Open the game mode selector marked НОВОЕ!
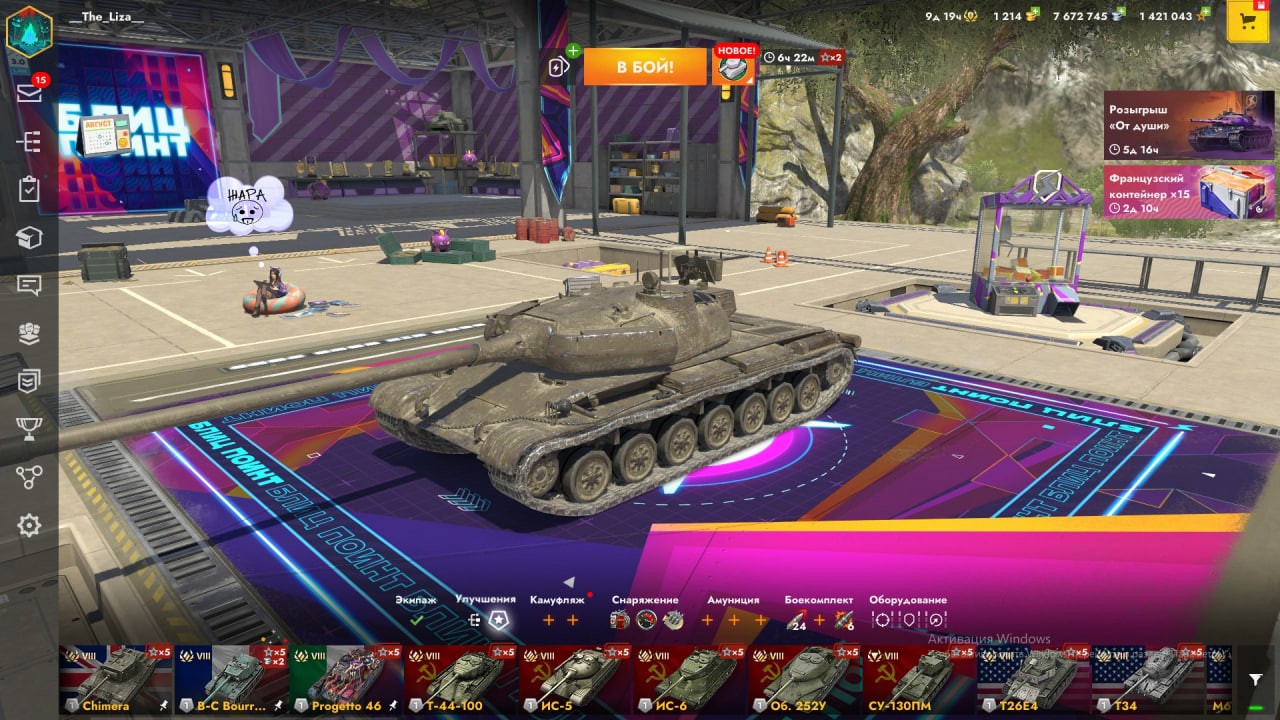Viewport: 1280px width, 720px height. (x=734, y=66)
